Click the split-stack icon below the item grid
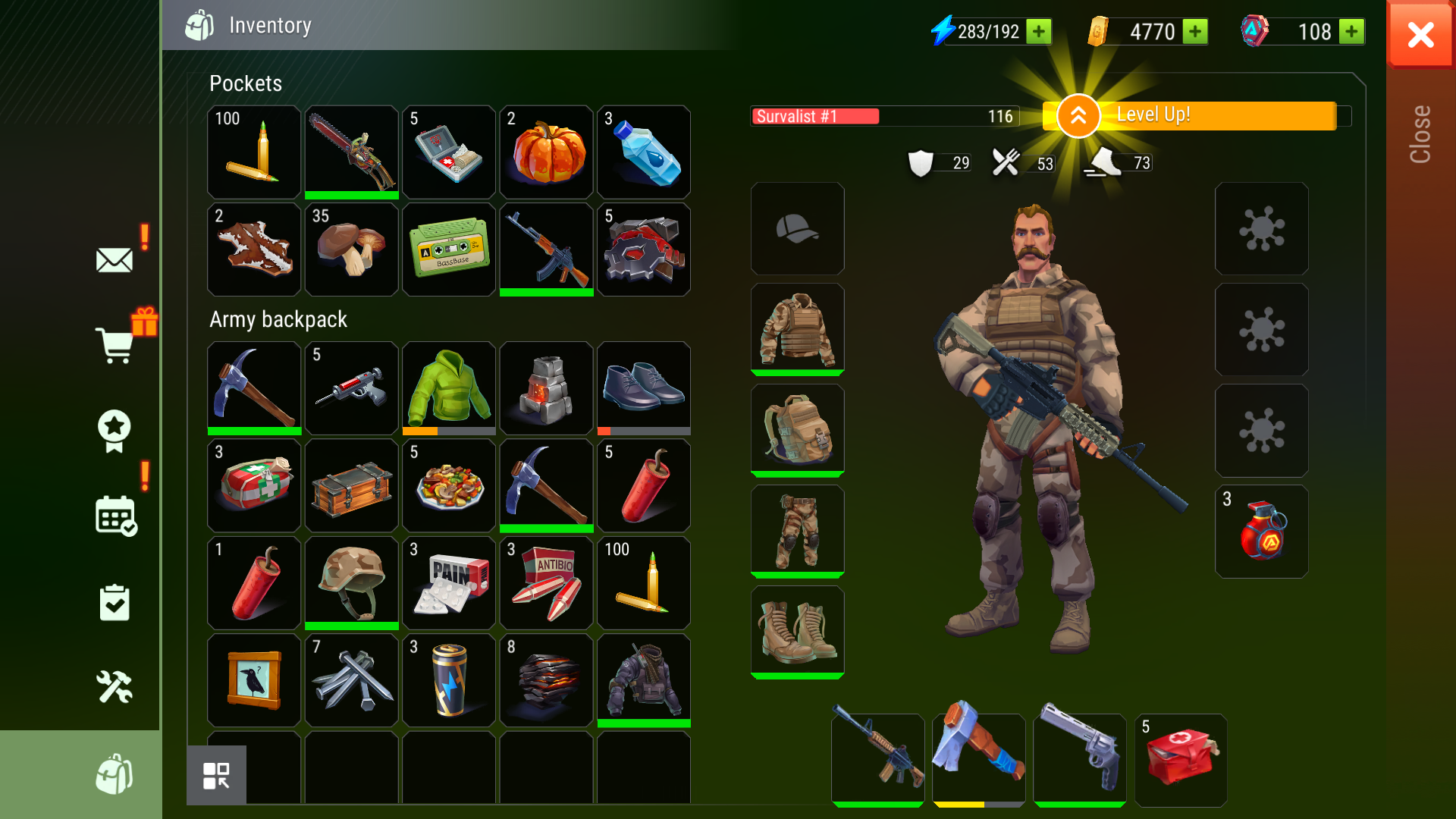This screenshot has width=1456, height=819. pyautogui.click(x=218, y=774)
